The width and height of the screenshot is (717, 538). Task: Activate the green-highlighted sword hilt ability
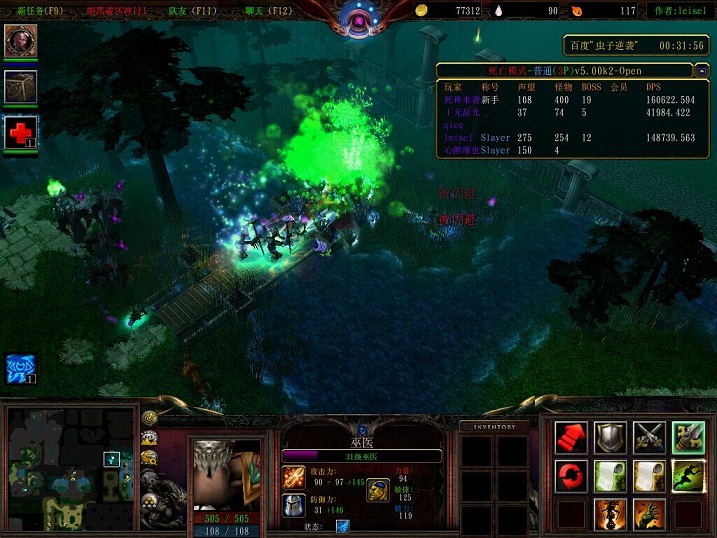[688, 437]
